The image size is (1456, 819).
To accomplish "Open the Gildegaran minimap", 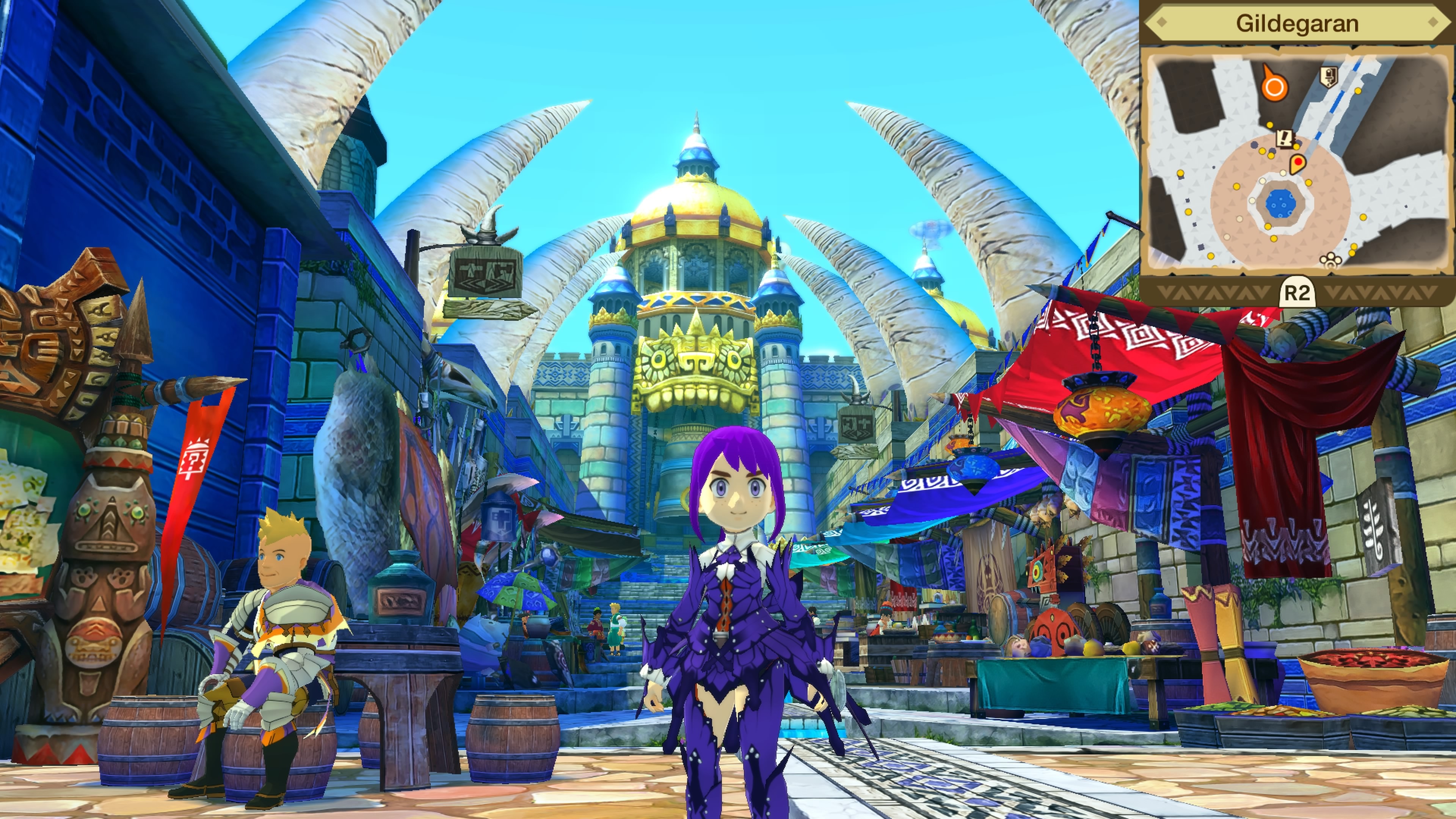I will click(1297, 293).
